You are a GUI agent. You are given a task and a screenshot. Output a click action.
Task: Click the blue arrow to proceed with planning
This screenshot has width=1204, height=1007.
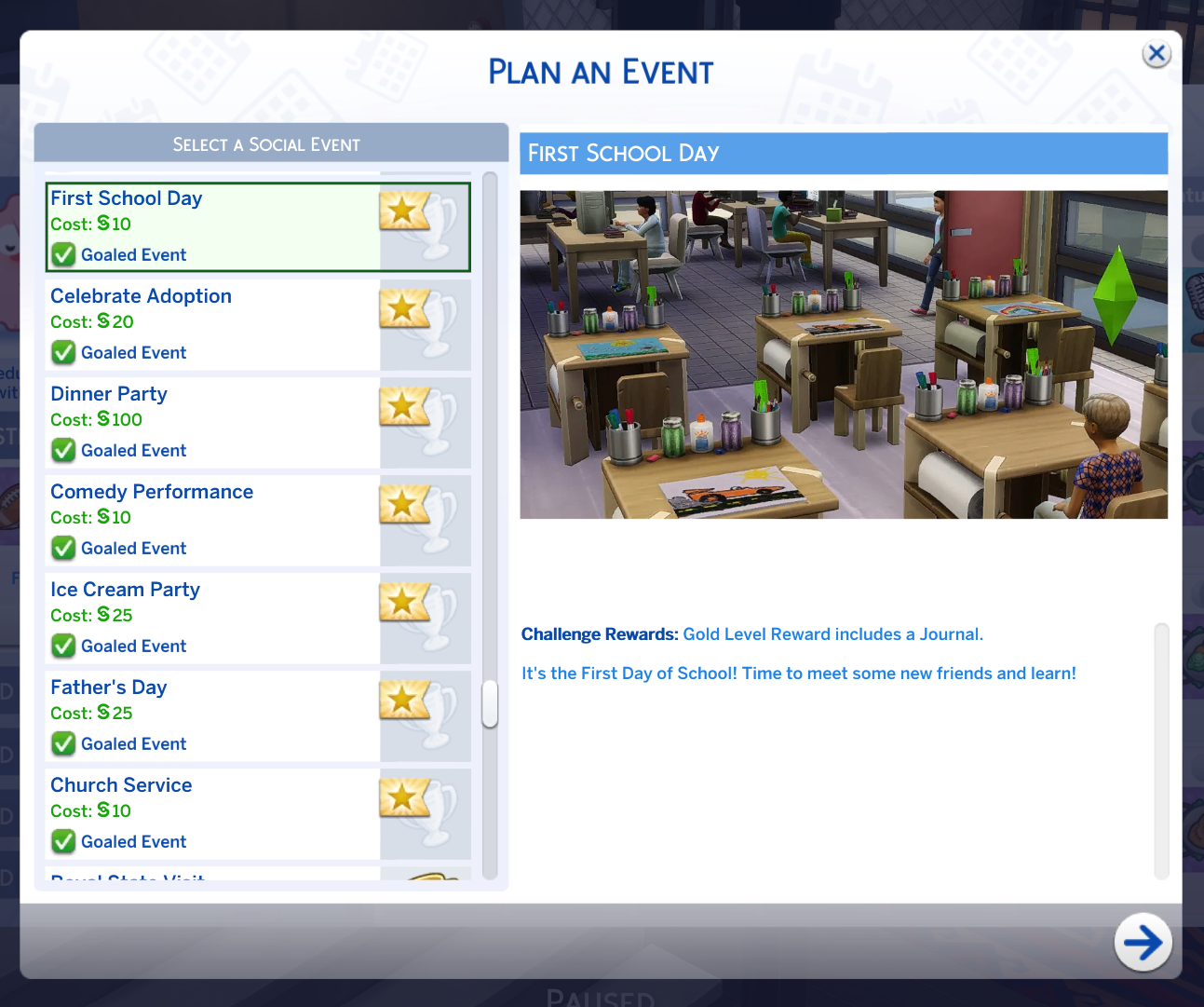(1143, 942)
